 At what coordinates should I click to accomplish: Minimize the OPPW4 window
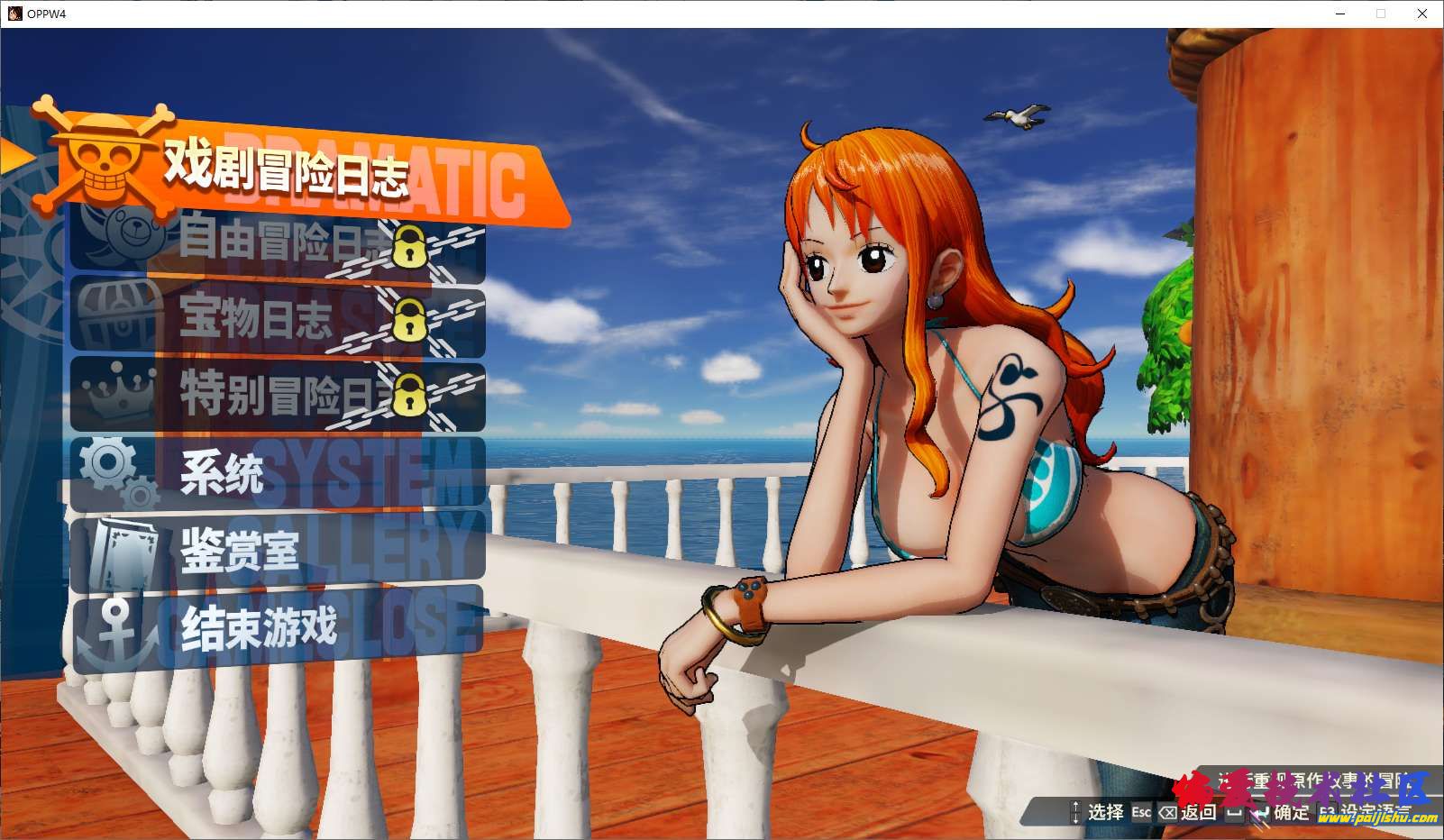pyautogui.click(x=1340, y=14)
